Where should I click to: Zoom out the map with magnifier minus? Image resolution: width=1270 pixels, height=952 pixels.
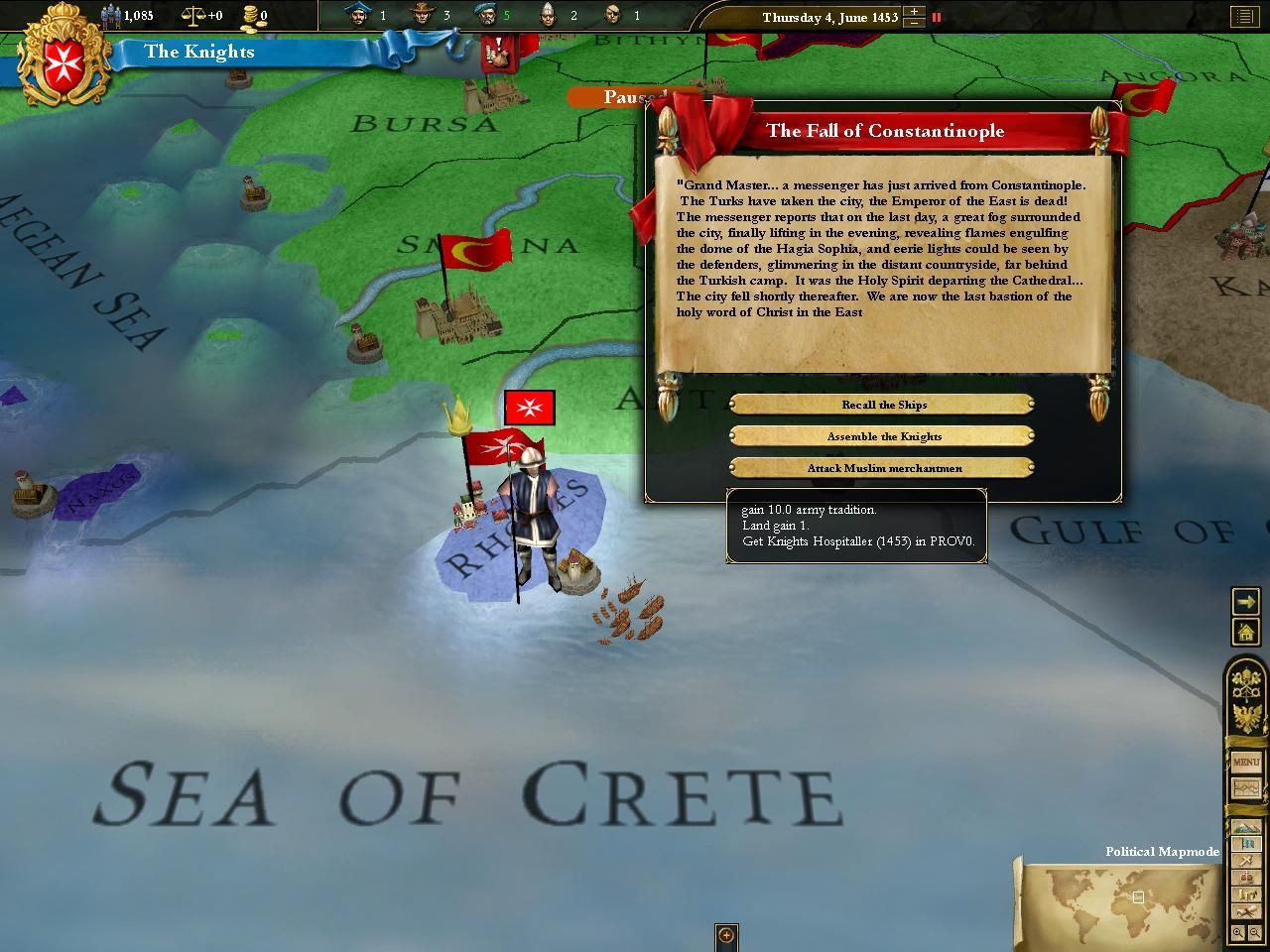(1256, 933)
